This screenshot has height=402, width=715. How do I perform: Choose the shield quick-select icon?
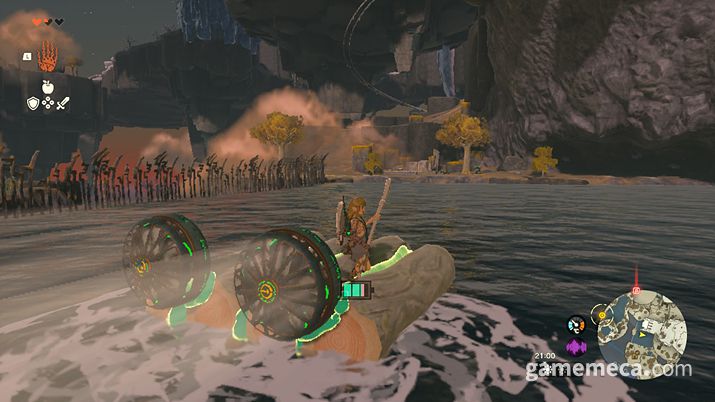pyautogui.click(x=33, y=102)
